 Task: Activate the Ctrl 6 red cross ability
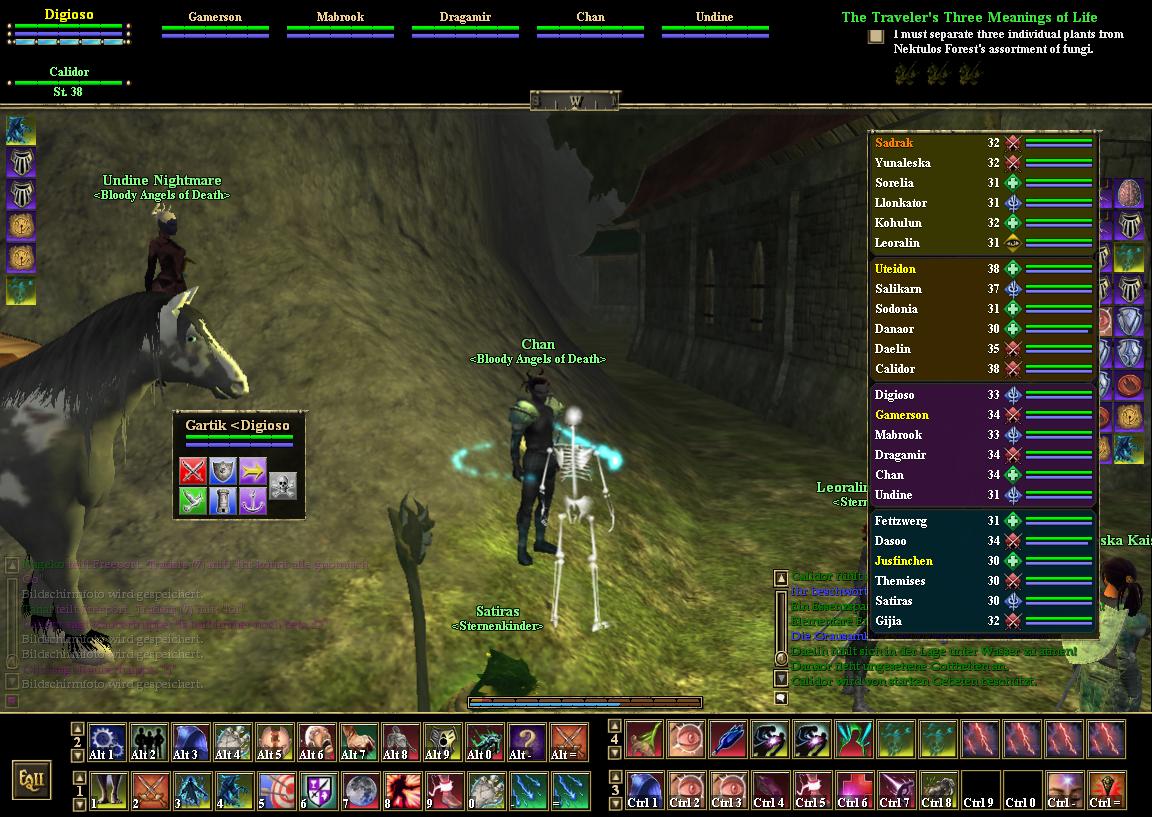click(853, 791)
